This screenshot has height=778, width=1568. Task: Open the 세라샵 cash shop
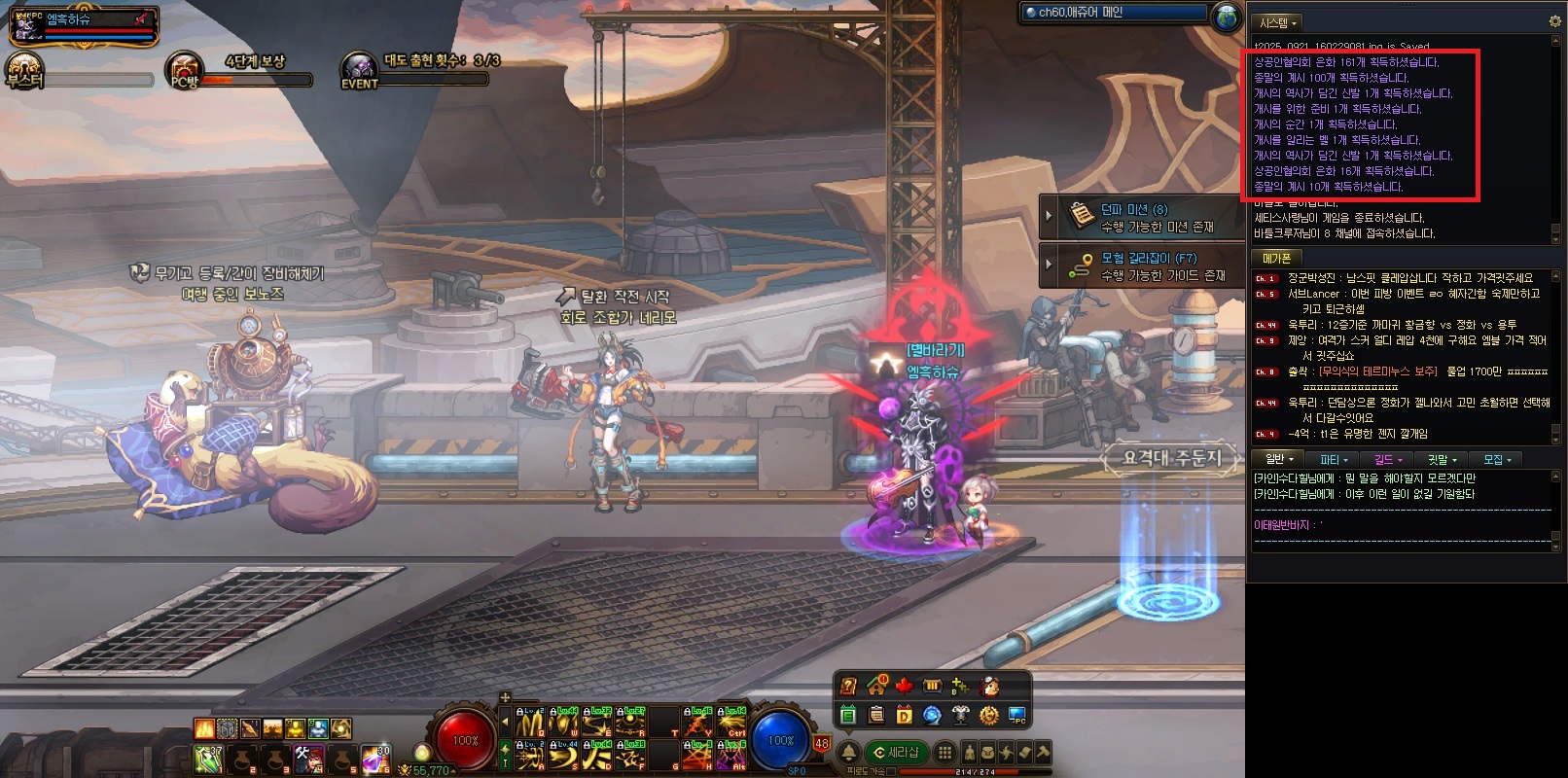click(897, 752)
